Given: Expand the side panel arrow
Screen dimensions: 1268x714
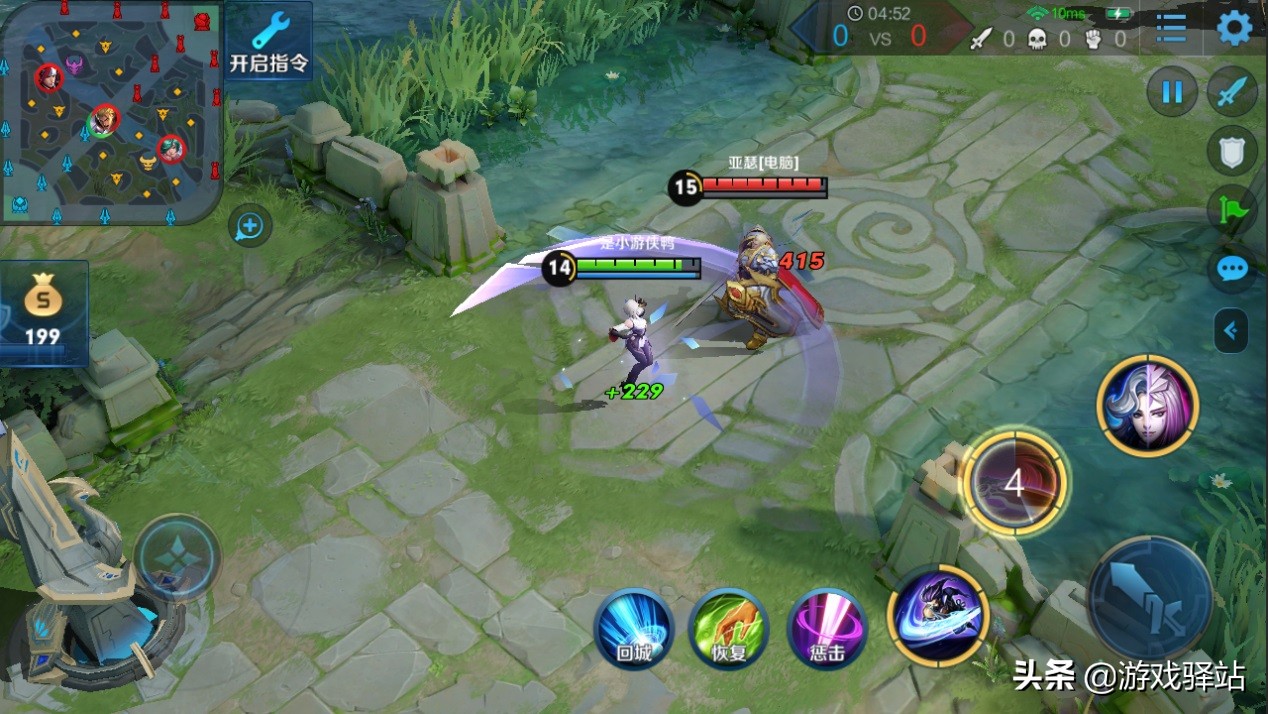Looking at the screenshot, I should pyautogui.click(x=1231, y=330).
